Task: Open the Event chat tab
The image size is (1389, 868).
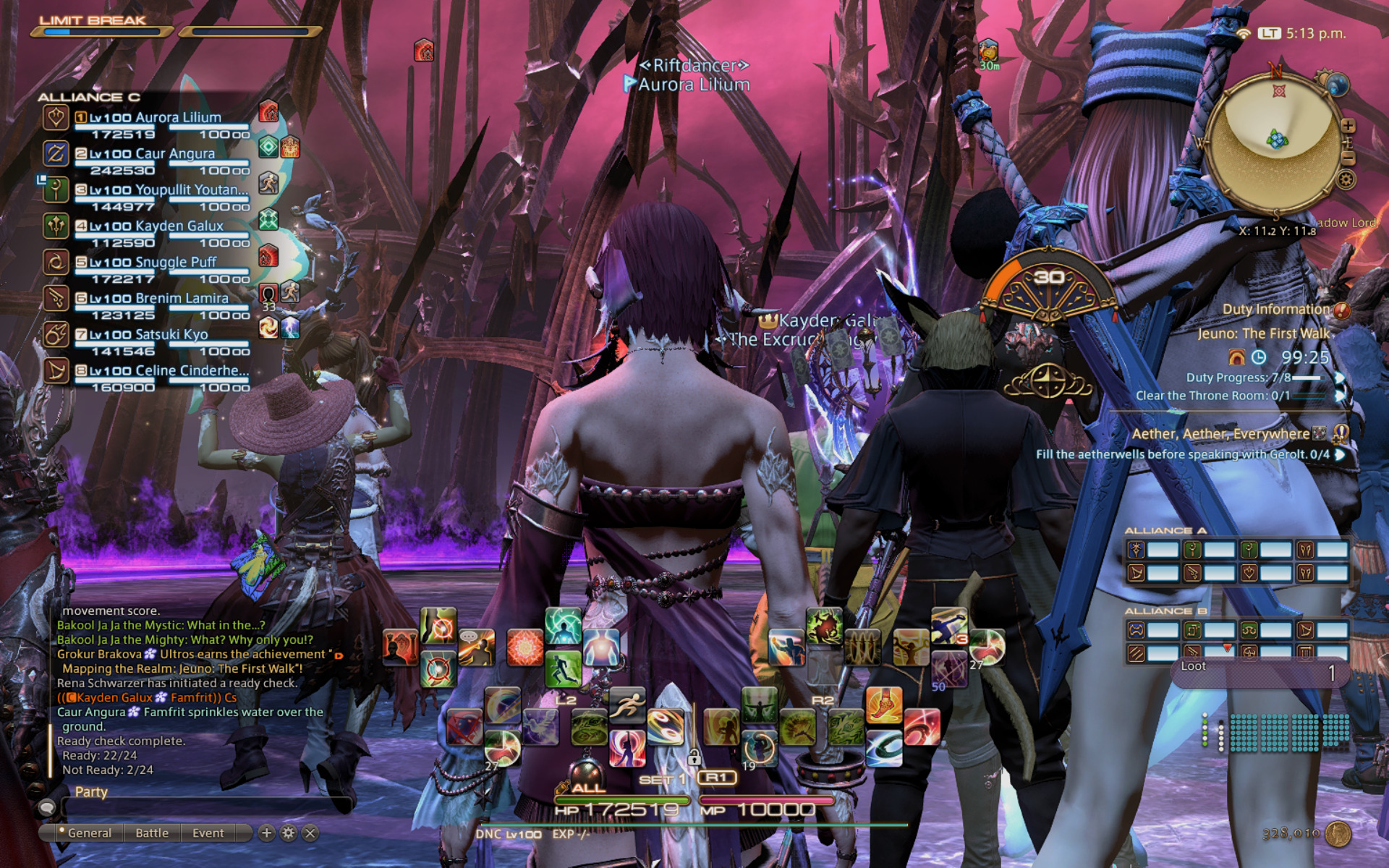Action: coord(208,833)
